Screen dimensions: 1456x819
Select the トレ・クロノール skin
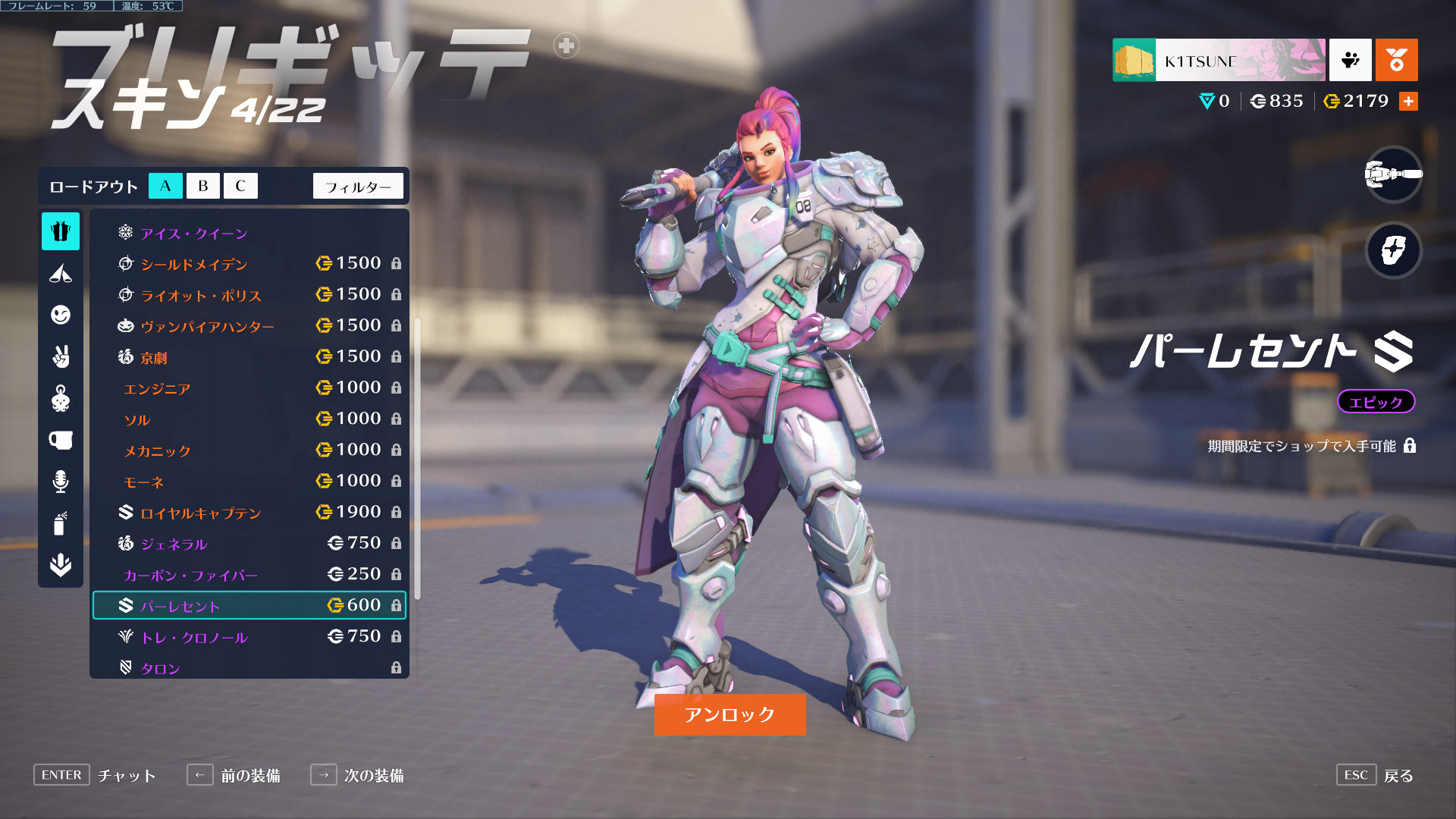[x=249, y=637]
